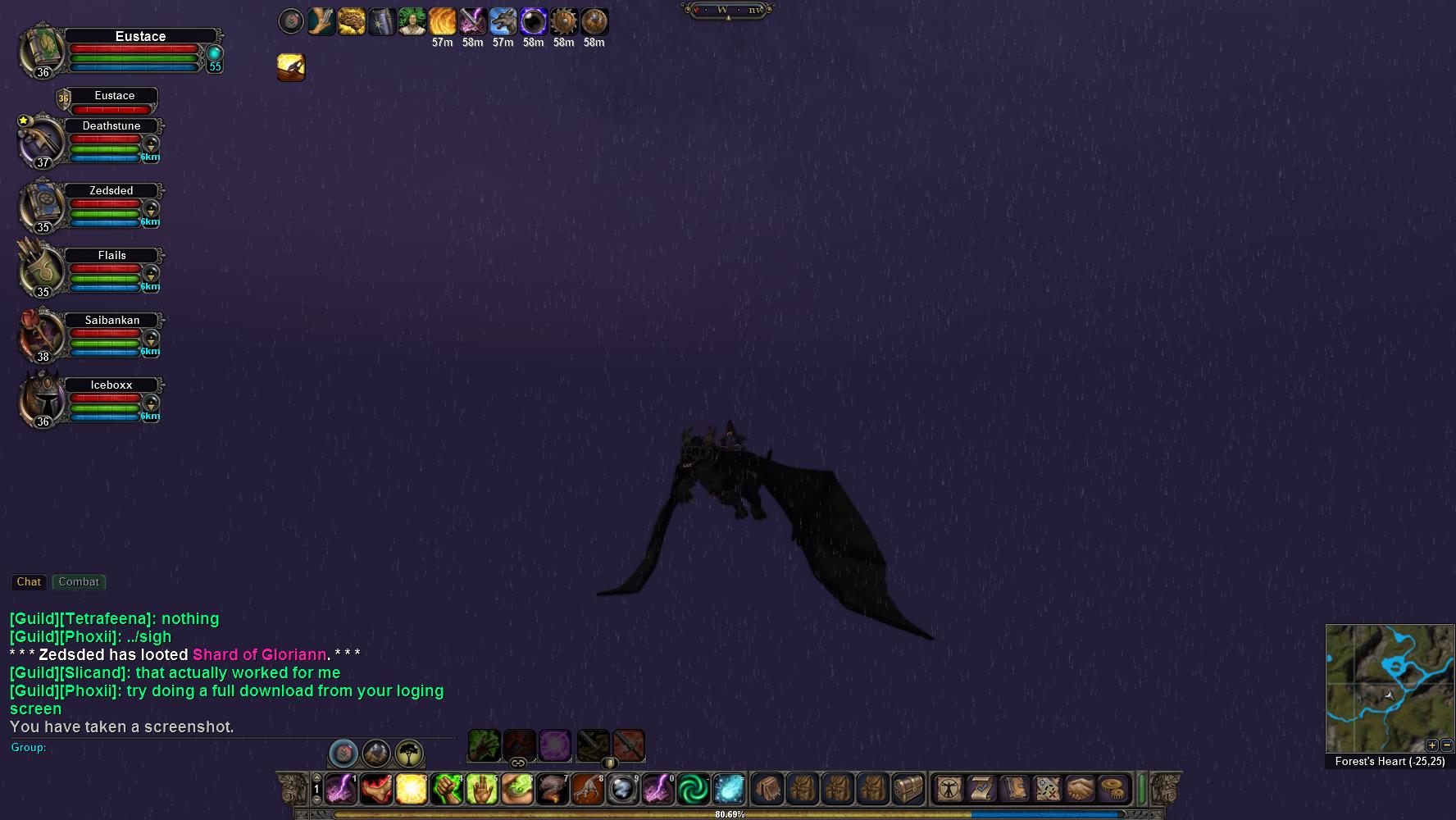Select party member Deathstune's frame
This screenshot has width=1456, height=820.
pos(111,126)
